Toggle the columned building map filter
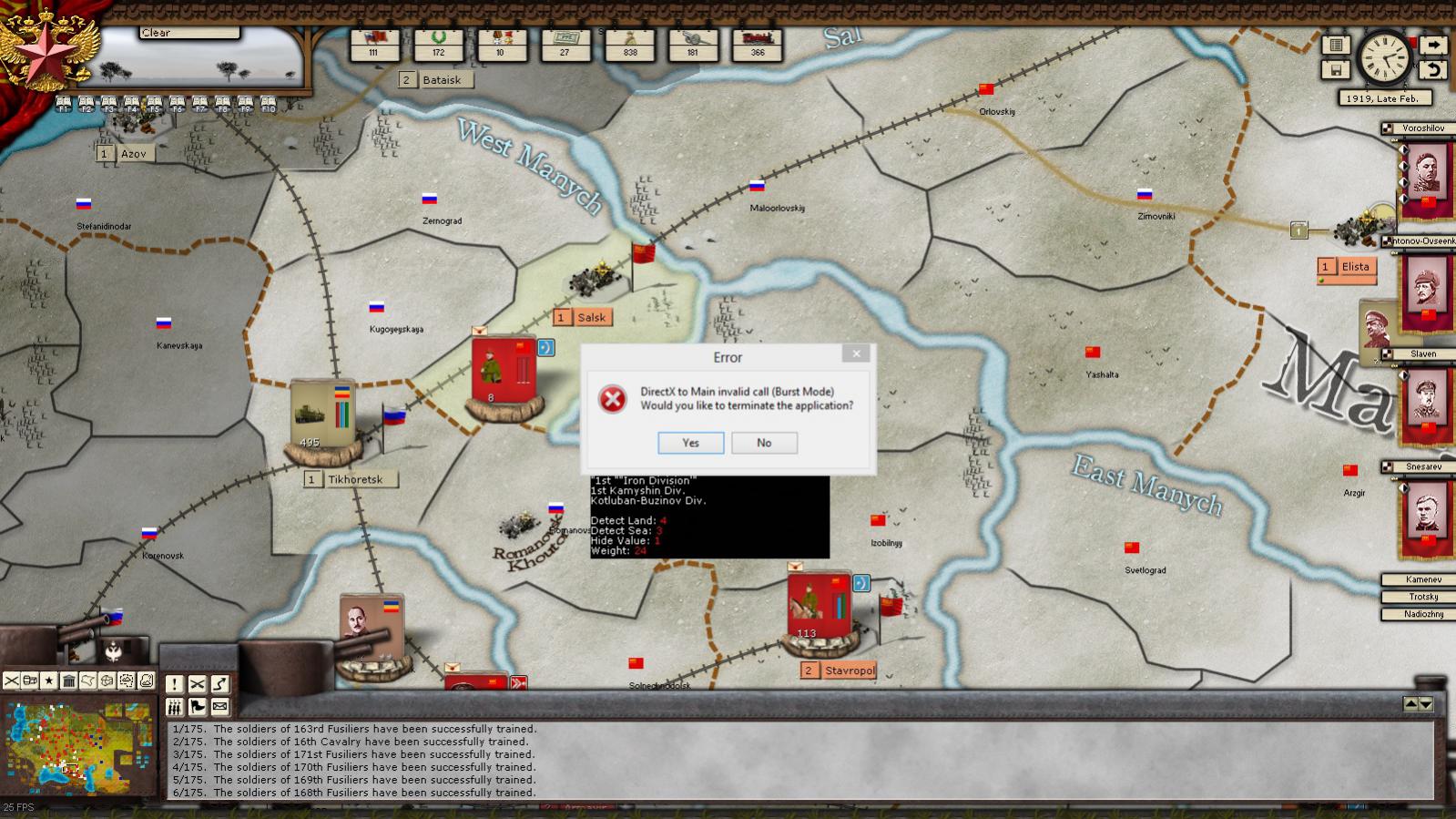This screenshot has height=819, width=1456. coord(69,681)
